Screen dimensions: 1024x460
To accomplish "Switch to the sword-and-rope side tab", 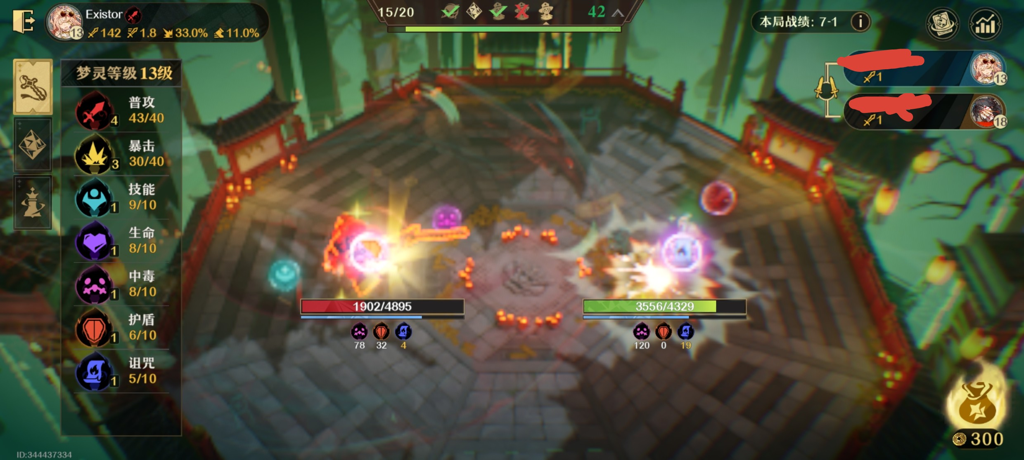I will click(33, 87).
